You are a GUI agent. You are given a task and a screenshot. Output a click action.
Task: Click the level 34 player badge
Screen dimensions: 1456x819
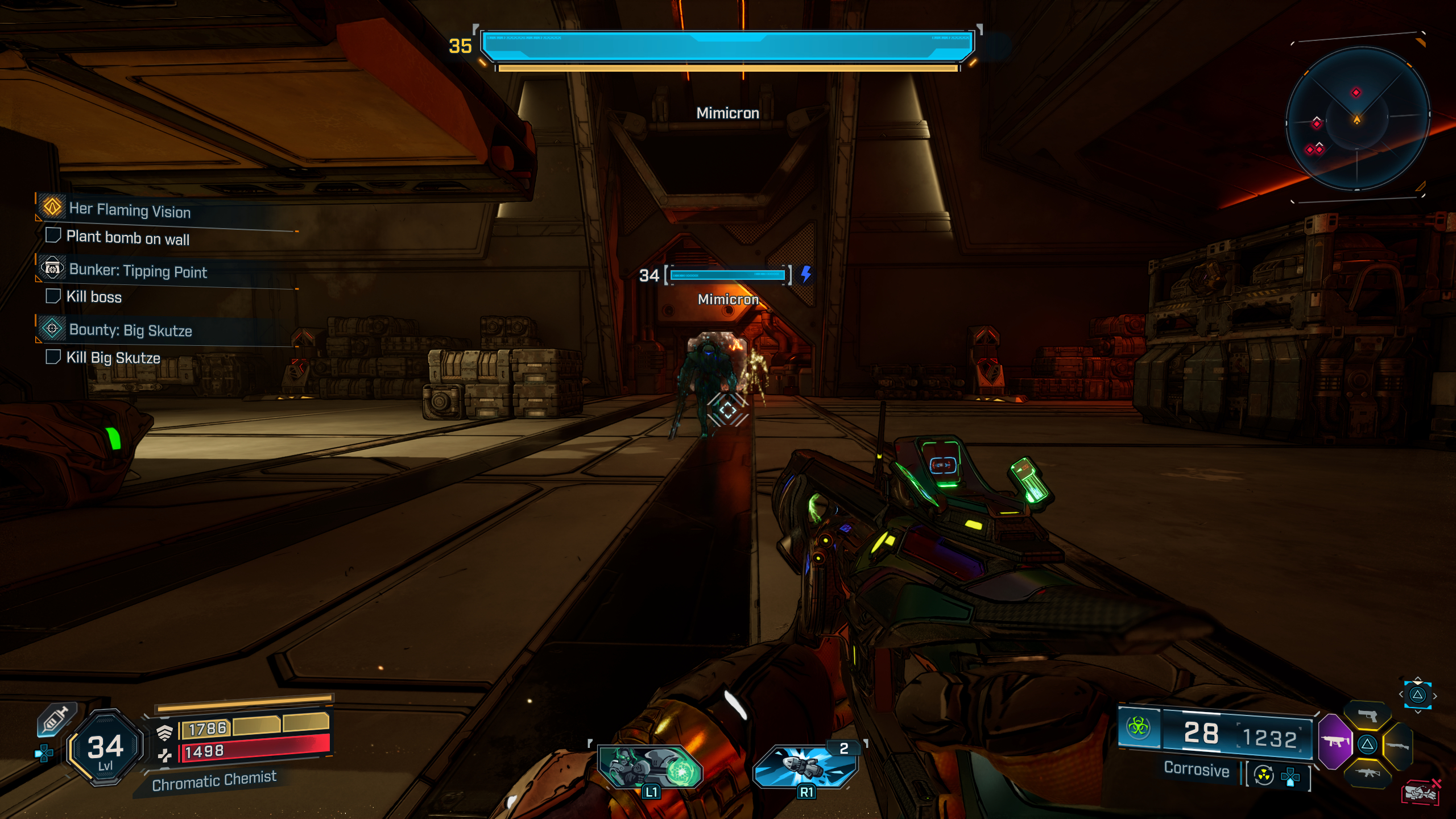pyautogui.click(x=105, y=748)
